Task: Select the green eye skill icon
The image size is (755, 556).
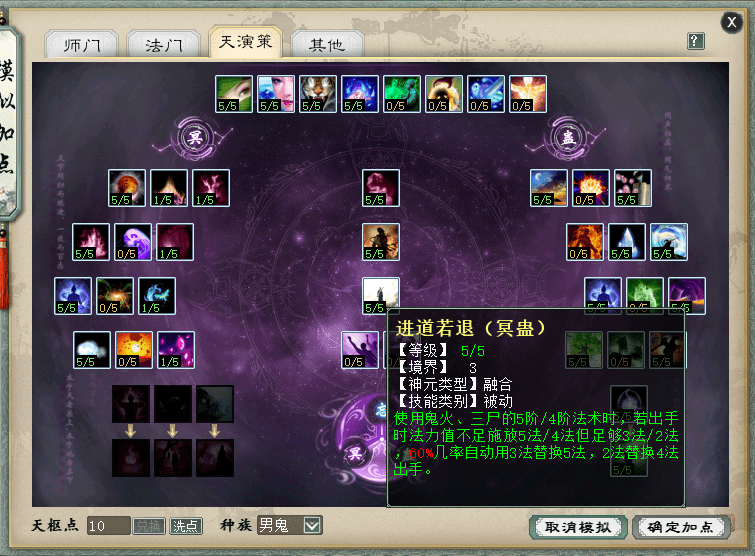Action: 234,93
